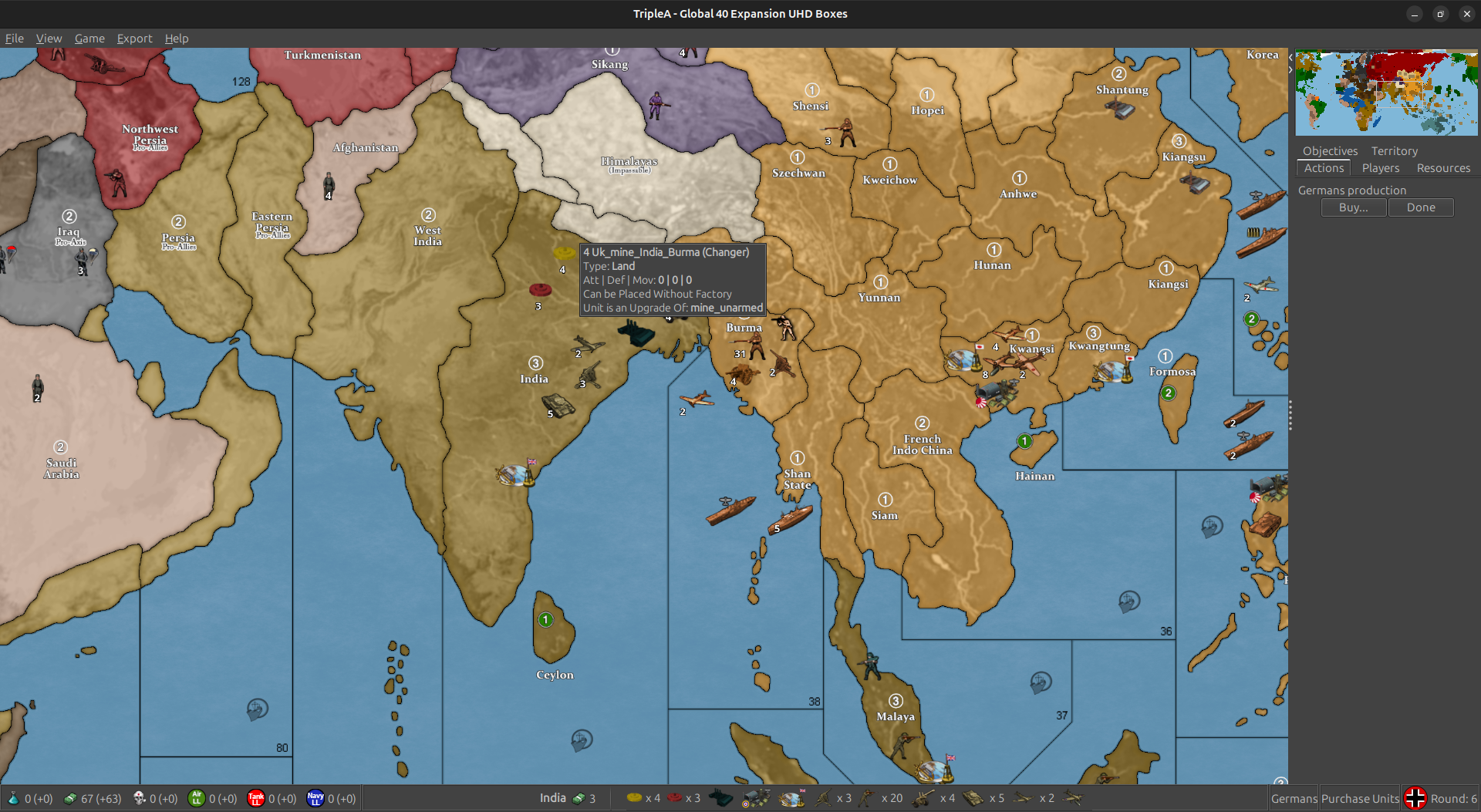Screen dimensions: 1481x812
Task: Click the yellow mine icon next to x4
Action: (x=634, y=799)
